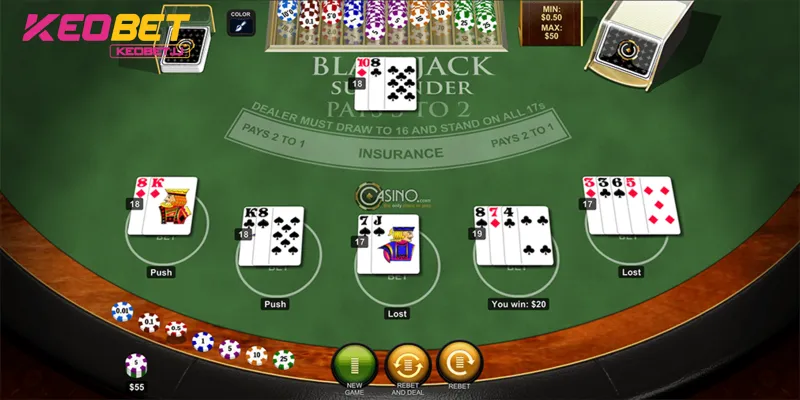Open the Color table option

(240, 24)
